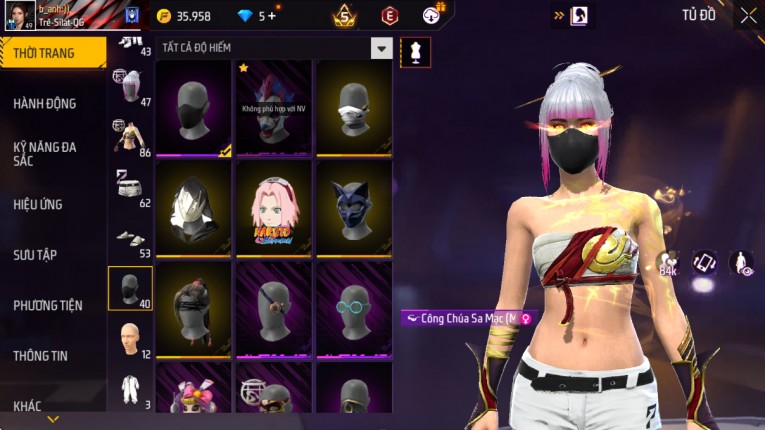
Task: Open the KHÁC tab
Action: [x=28, y=406]
